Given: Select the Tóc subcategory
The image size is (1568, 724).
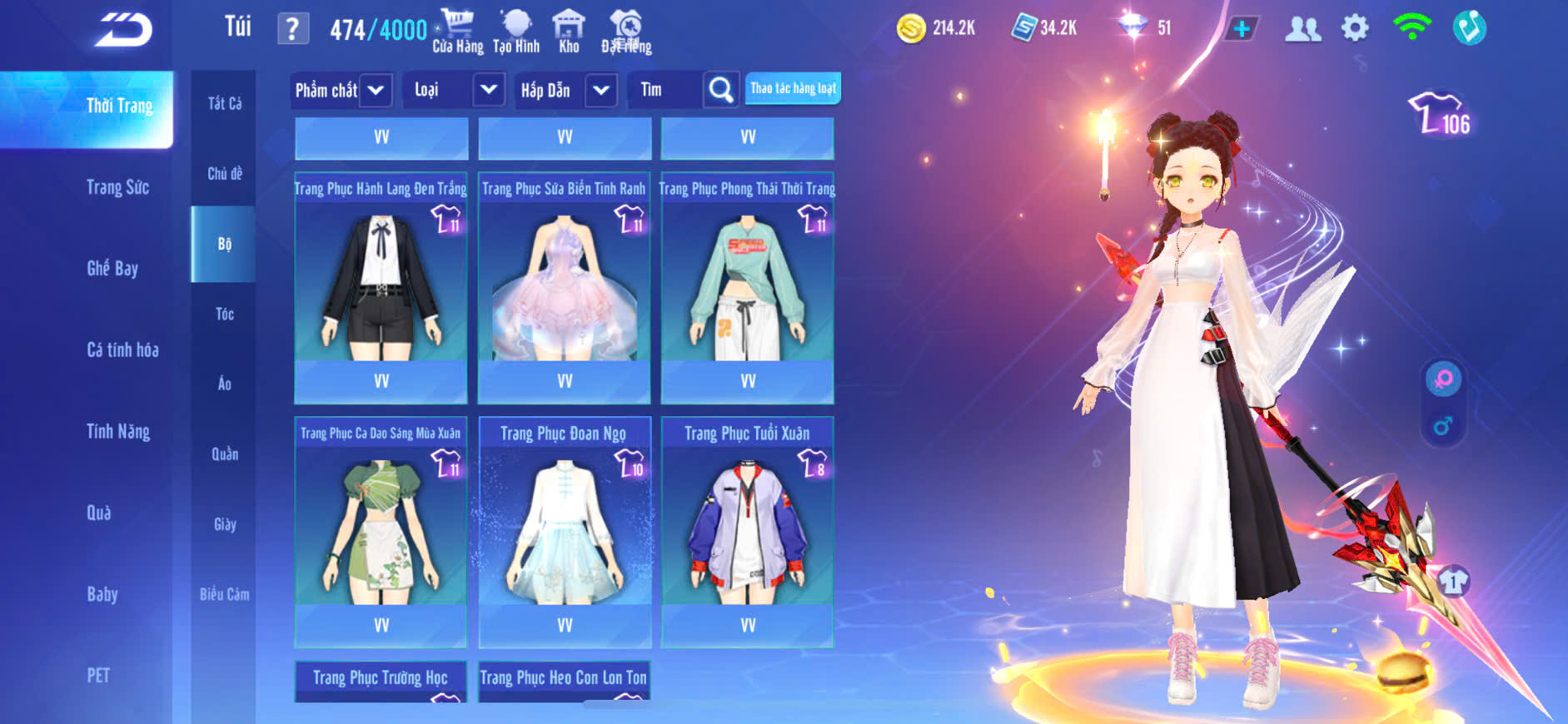Looking at the screenshot, I should pyautogui.click(x=224, y=314).
